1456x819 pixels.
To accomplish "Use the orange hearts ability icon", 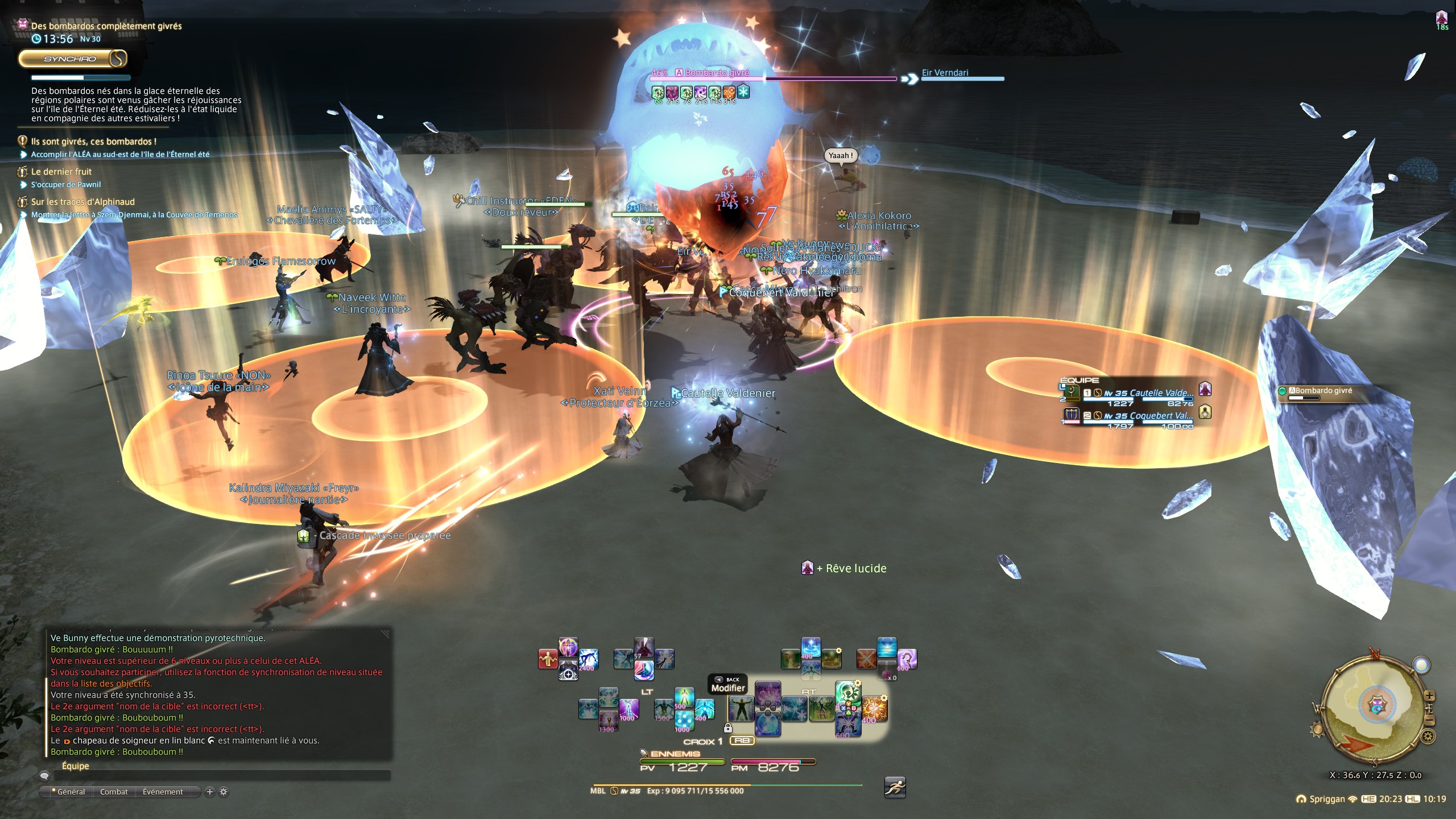I will coord(874,709).
